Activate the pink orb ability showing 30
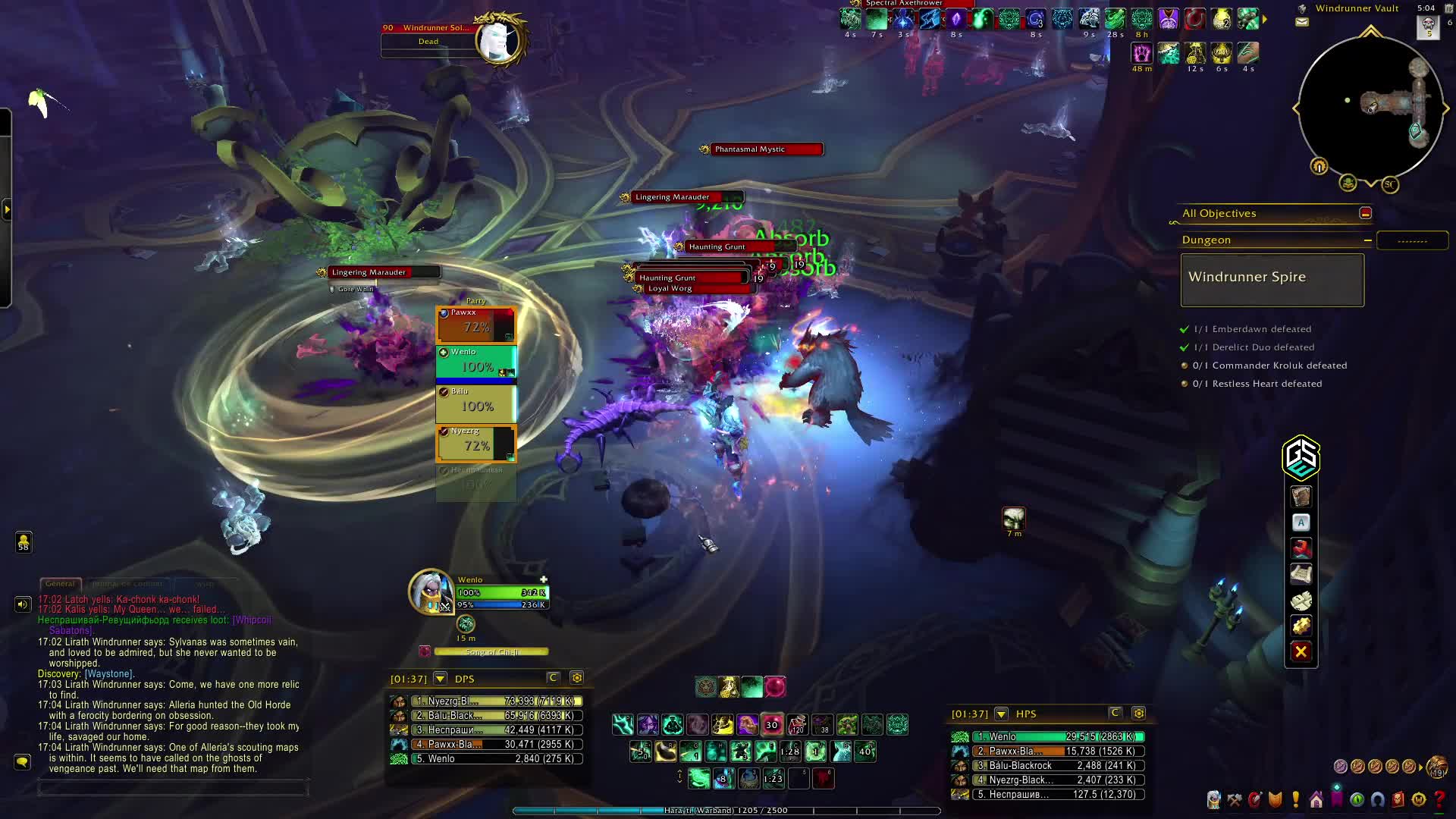The width and height of the screenshot is (1456, 819). tap(772, 725)
